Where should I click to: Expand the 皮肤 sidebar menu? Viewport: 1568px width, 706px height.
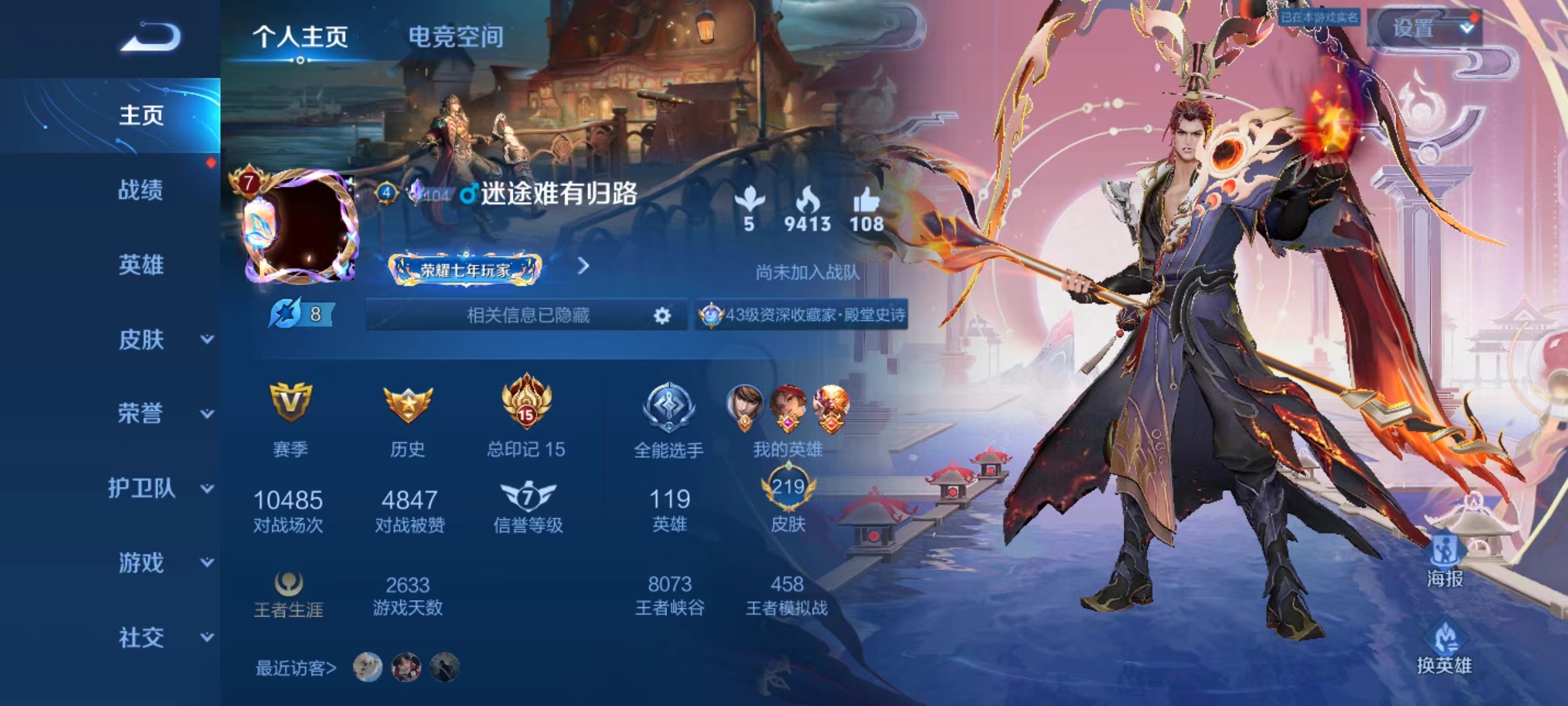point(163,339)
